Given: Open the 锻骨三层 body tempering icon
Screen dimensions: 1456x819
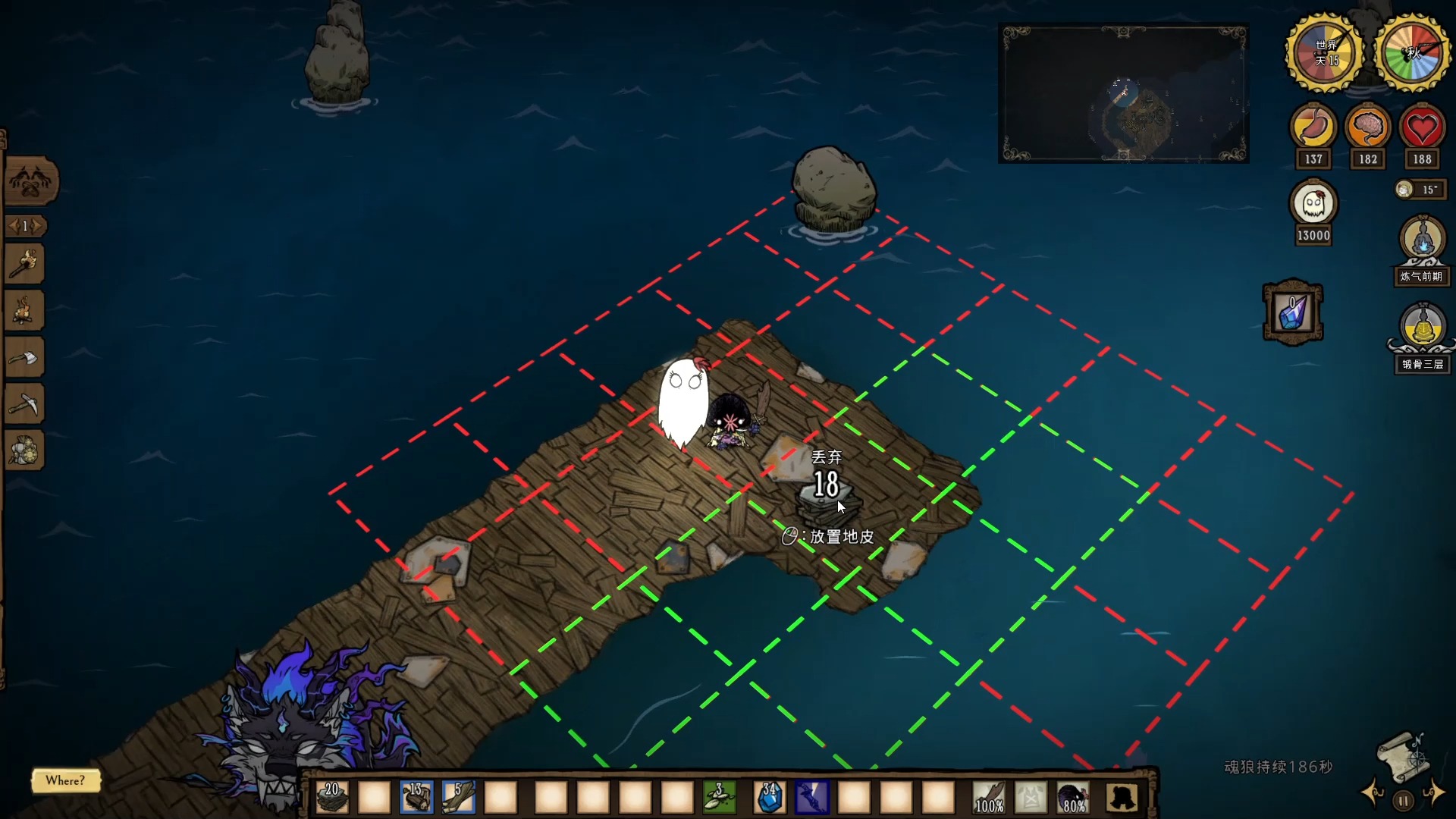Looking at the screenshot, I should pyautogui.click(x=1422, y=328).
